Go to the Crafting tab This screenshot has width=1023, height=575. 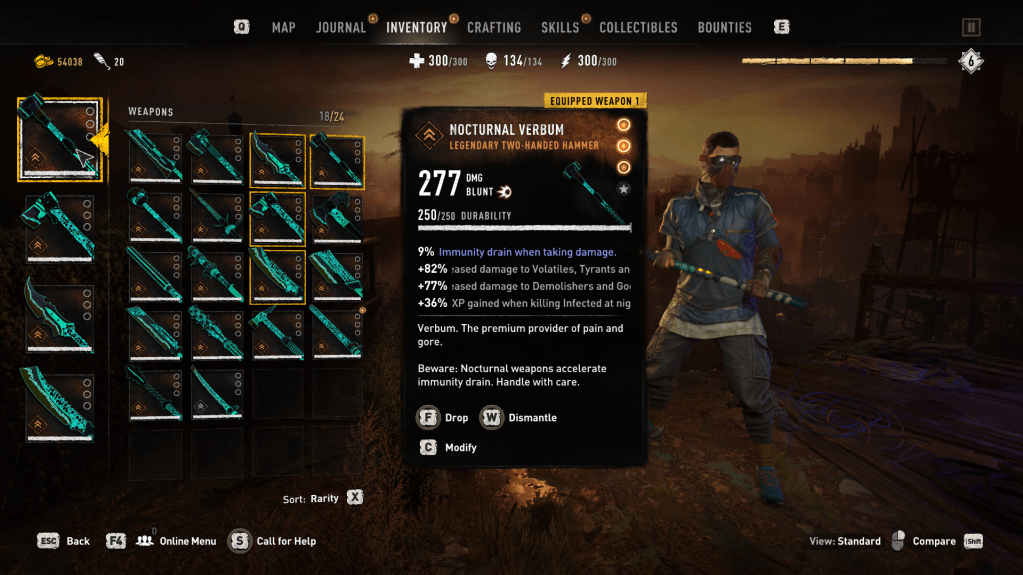[x=494, y=27]
